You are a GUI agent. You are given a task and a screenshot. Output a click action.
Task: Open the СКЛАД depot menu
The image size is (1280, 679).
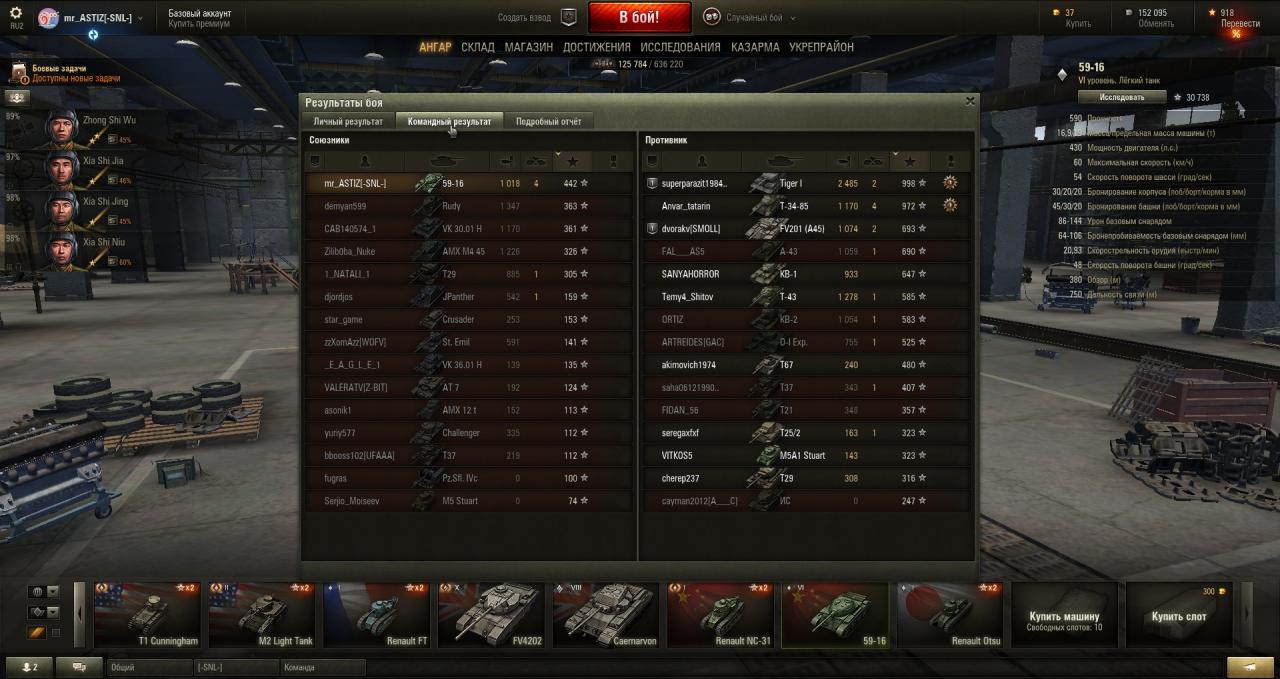(478, 47)
